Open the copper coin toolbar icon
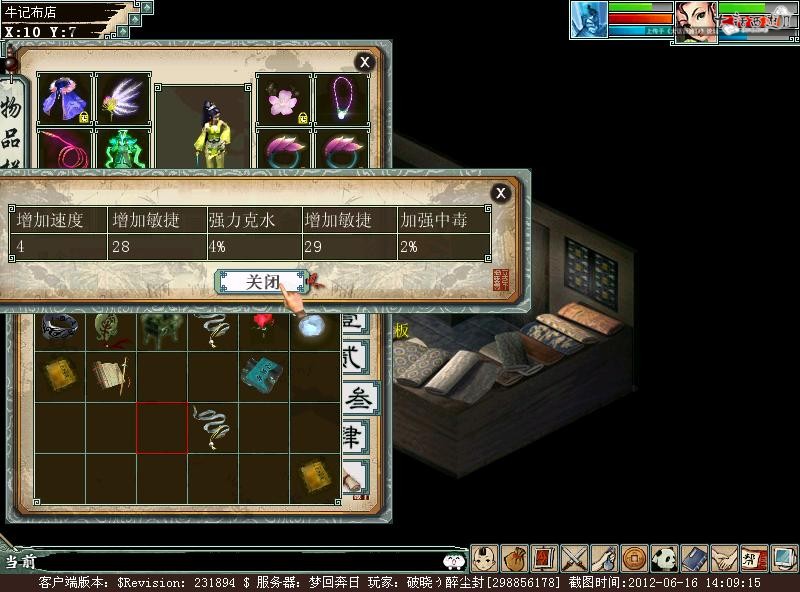 633,557
